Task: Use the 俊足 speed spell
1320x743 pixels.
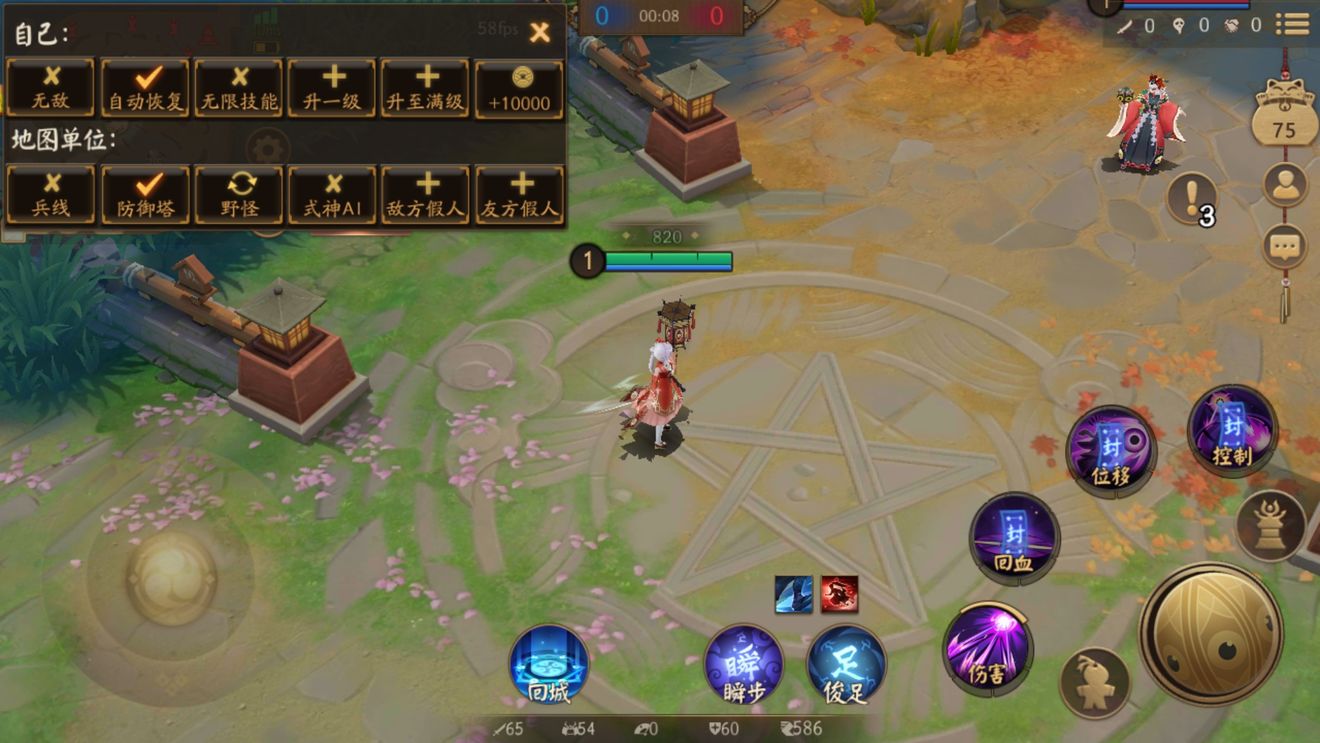Action: (x=846, y=664)
